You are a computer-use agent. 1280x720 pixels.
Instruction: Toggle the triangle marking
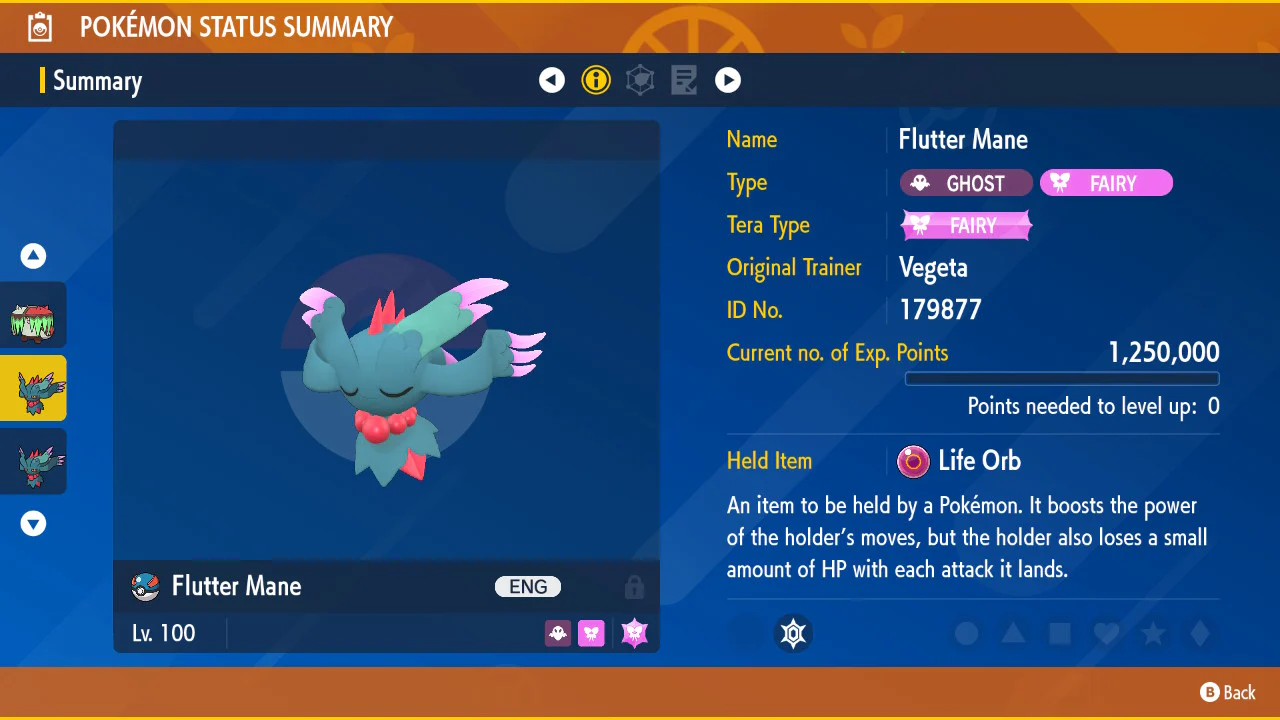click(x=1013, y=633)
